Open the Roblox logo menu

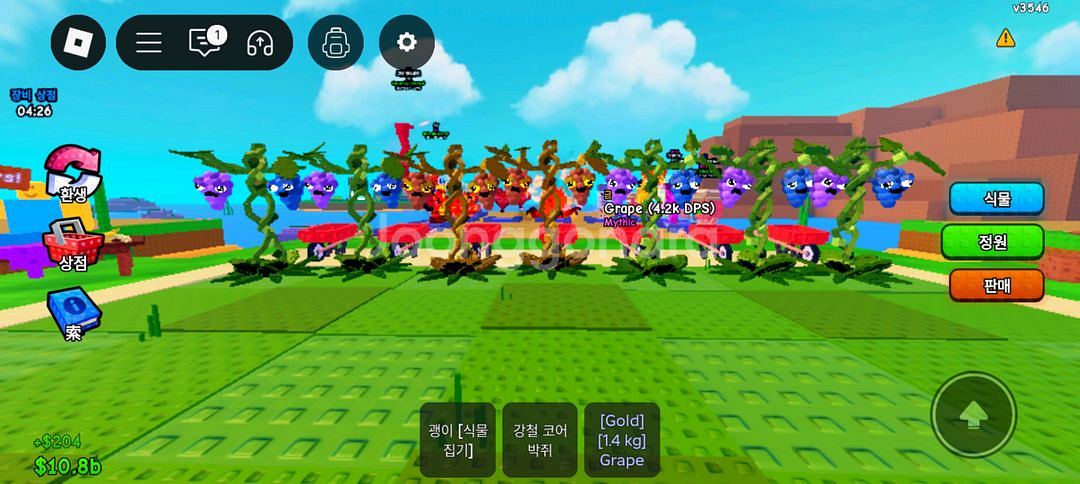coord(78,43)
